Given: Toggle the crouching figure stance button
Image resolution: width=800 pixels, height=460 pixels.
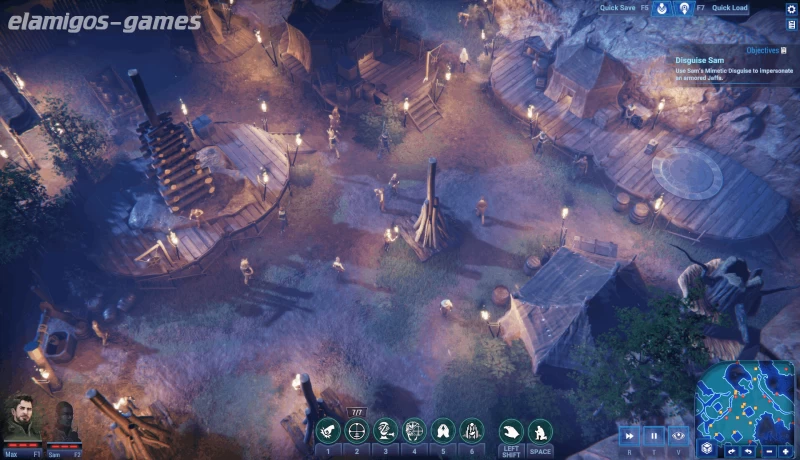Looking at the screenshot, I should click(x=540, y=430).
